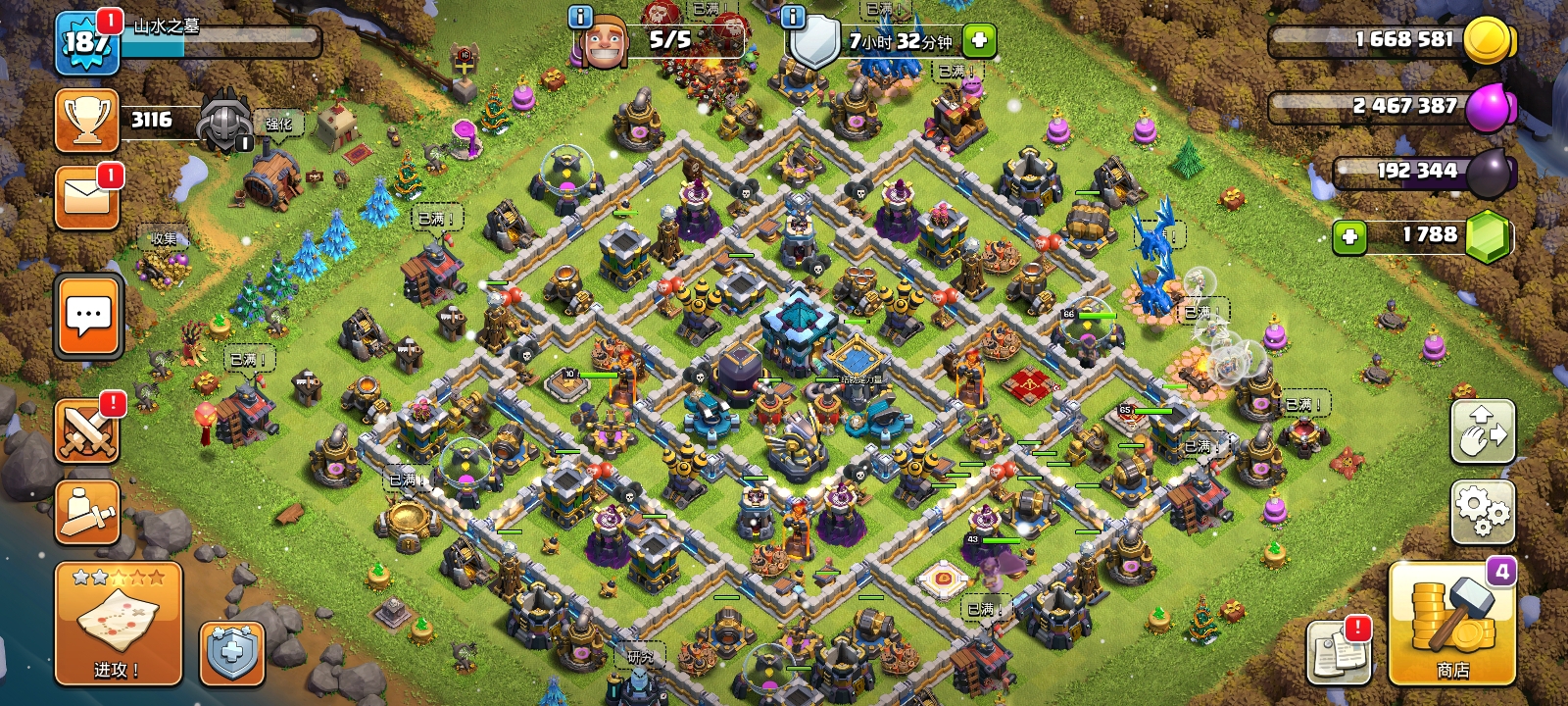Screen dimensions: 1568x706
Task: Open the army training button
Action: pyautogui.click(x=87, y=512)
